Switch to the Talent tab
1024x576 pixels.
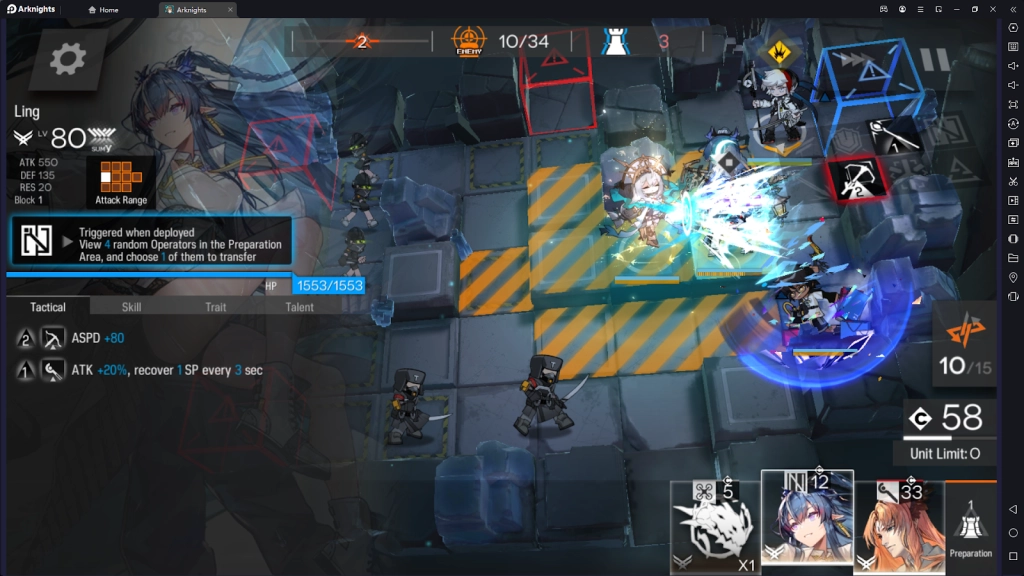click(x=299, y=307)
